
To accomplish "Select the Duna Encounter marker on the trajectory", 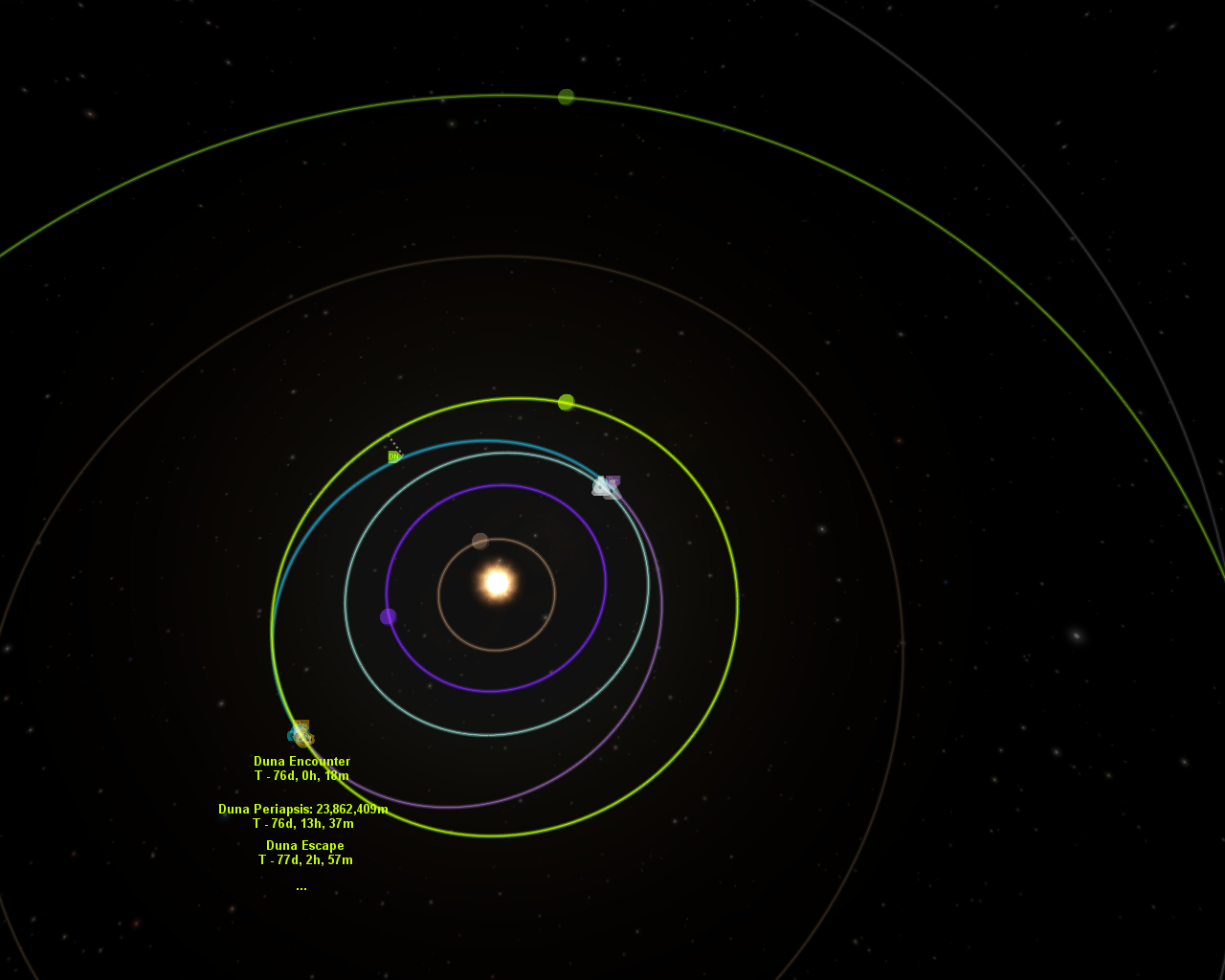I will point(301,734).
